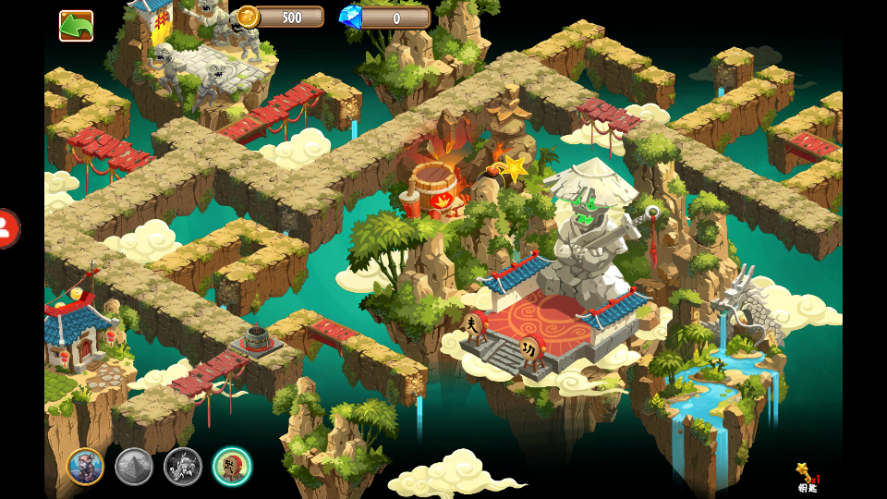Image resolution: width=887 pixels, height=499 pixels.
Task: Tap the gold coin currency icon
Action: 248,17
